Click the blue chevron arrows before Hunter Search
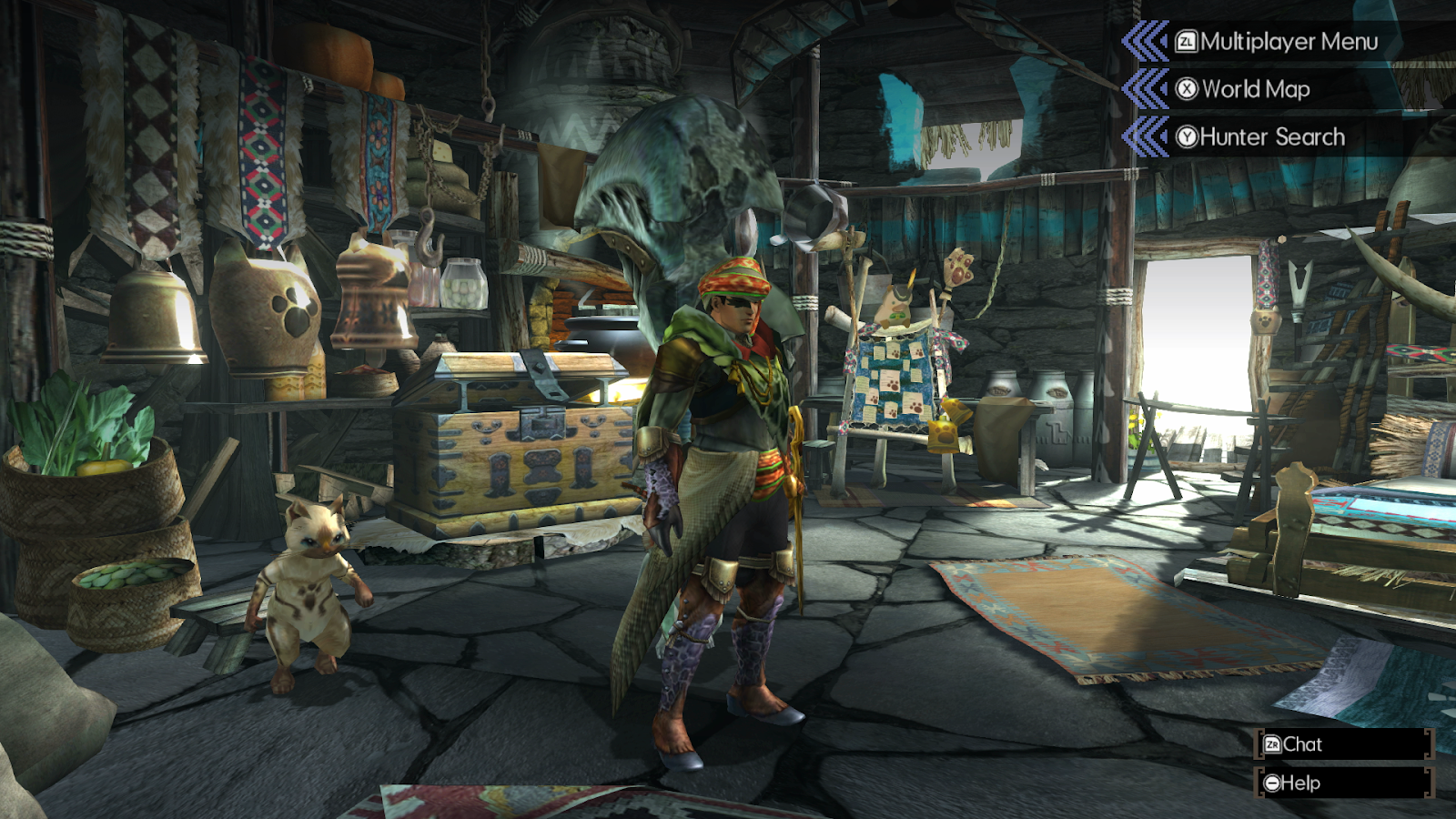The image size is (1456, 819). (1147, 136)
